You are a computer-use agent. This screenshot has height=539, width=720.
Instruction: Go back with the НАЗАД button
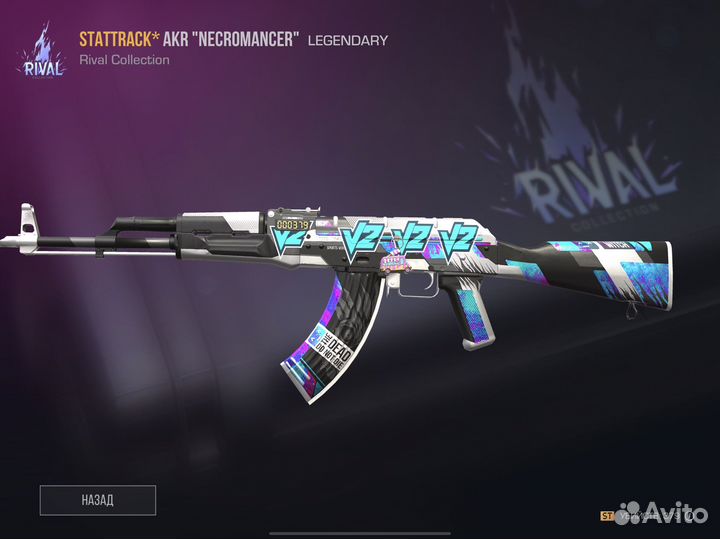pyautogui.click(x=98, y=499)
